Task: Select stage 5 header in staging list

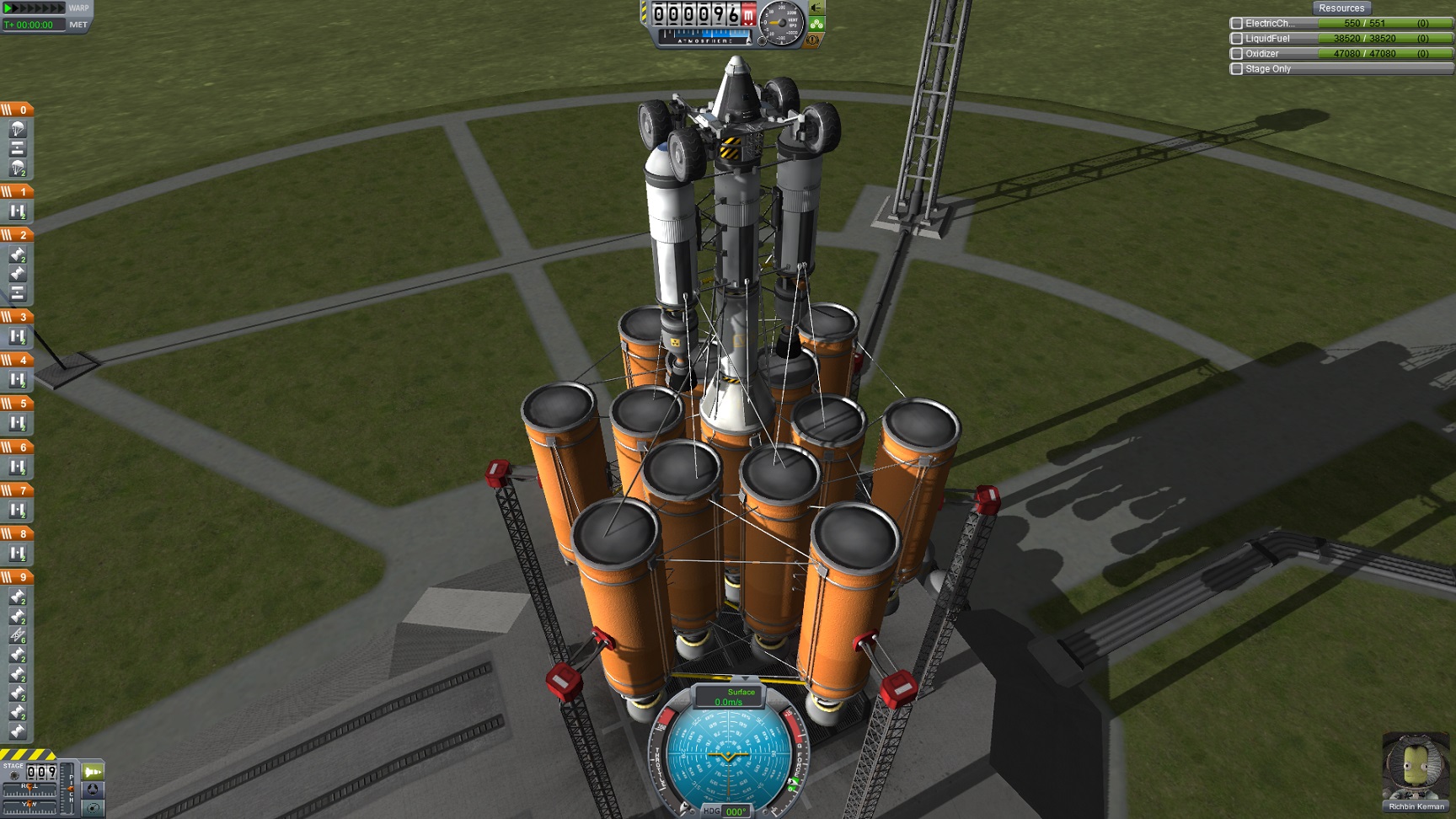Action: [x=17, y=404]
